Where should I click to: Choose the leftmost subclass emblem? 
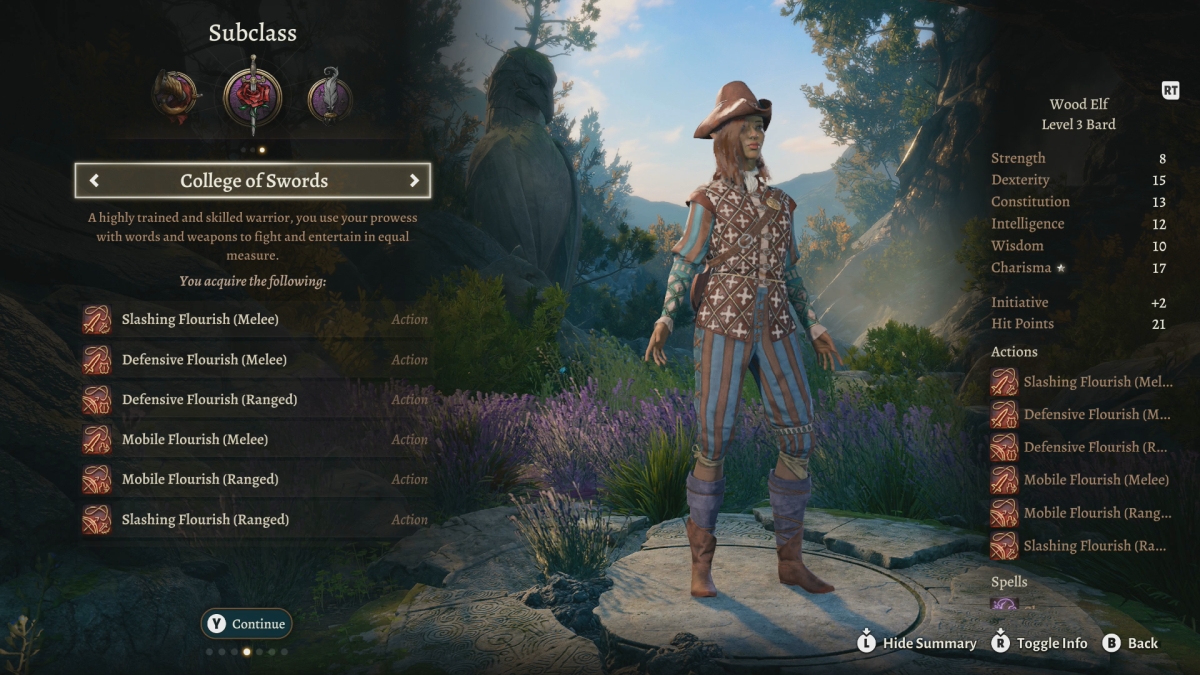click(x=175, y=97)
